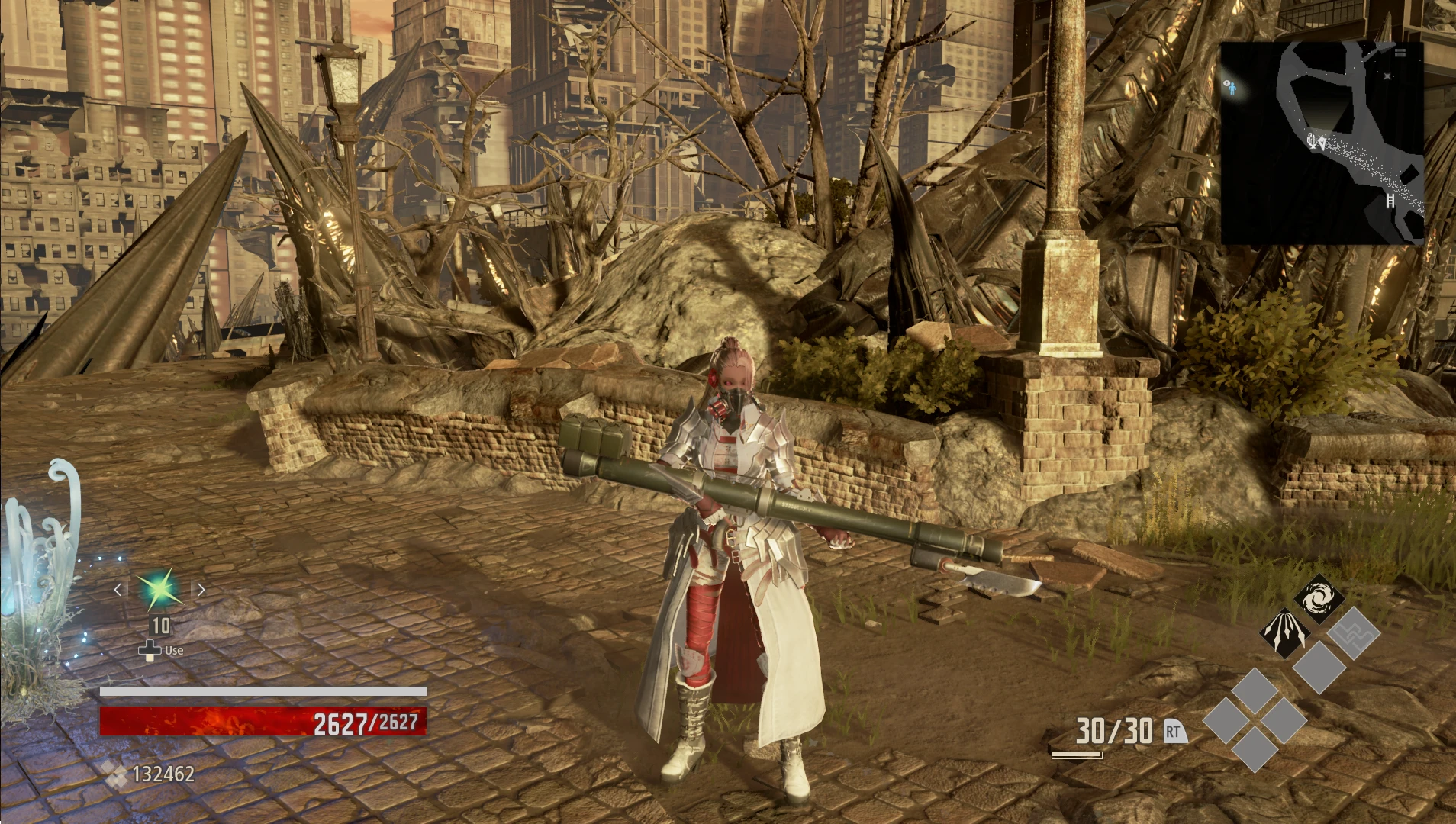This screenshot has height=824, width=1456.
Task: Click the left arrow to cycle quick items
Action: 118,589
